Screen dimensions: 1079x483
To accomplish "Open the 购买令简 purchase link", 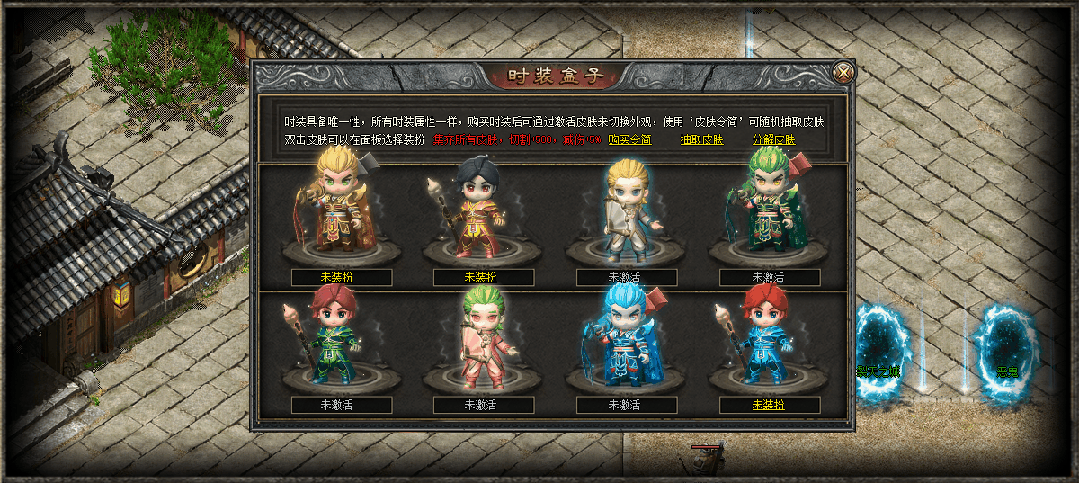I will pyautogui.click(x=630, y=140).
